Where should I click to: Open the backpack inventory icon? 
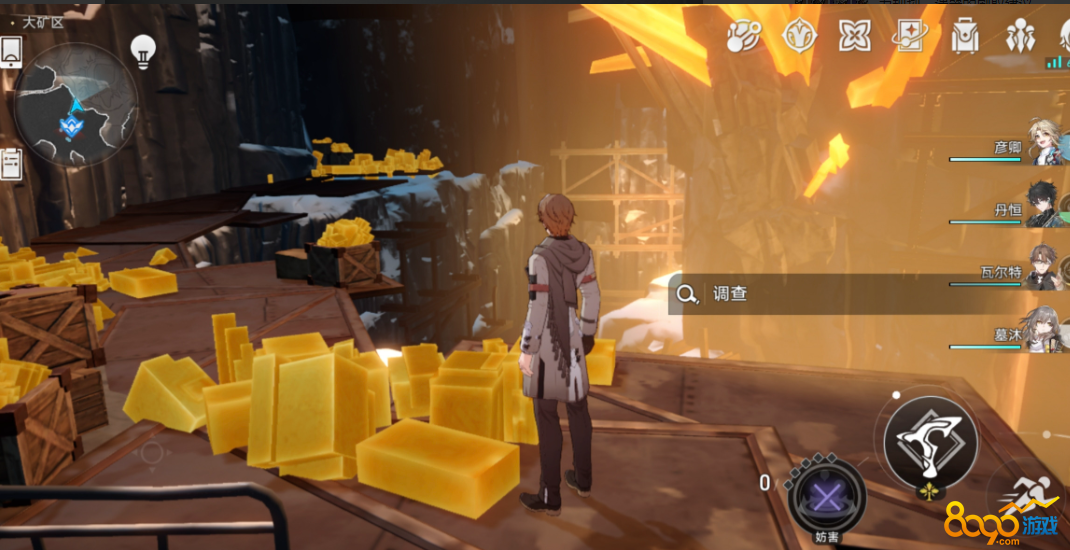965,36
